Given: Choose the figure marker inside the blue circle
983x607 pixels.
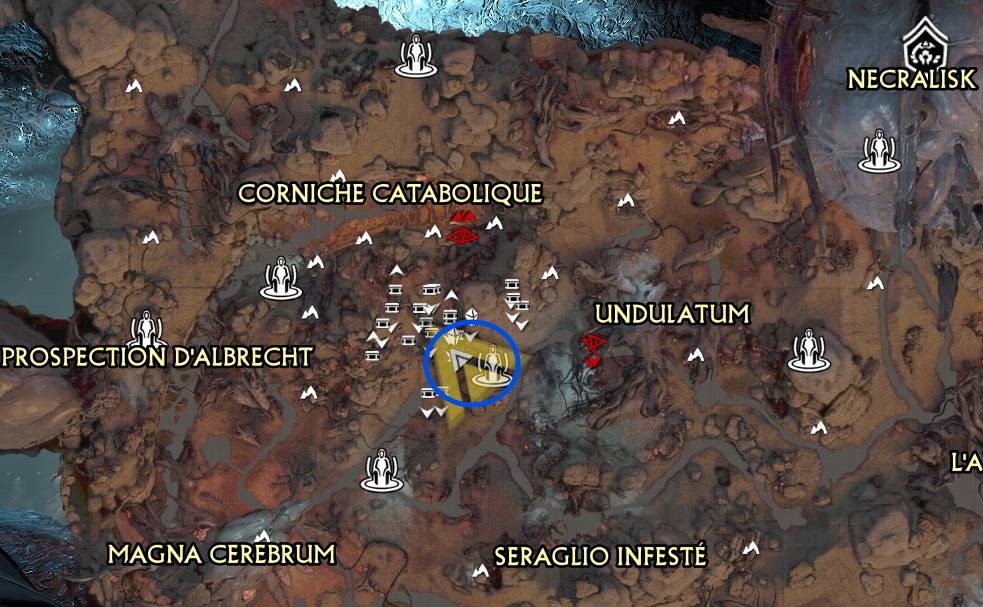Looking at the screenshot, I should [491, 366].
